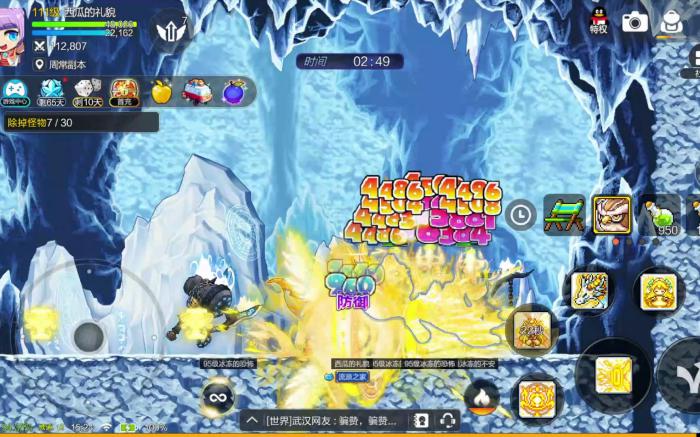This screenshot has height=437, width=700.
Task: Use the green potion with 950 count
Action: pos(659,214)
